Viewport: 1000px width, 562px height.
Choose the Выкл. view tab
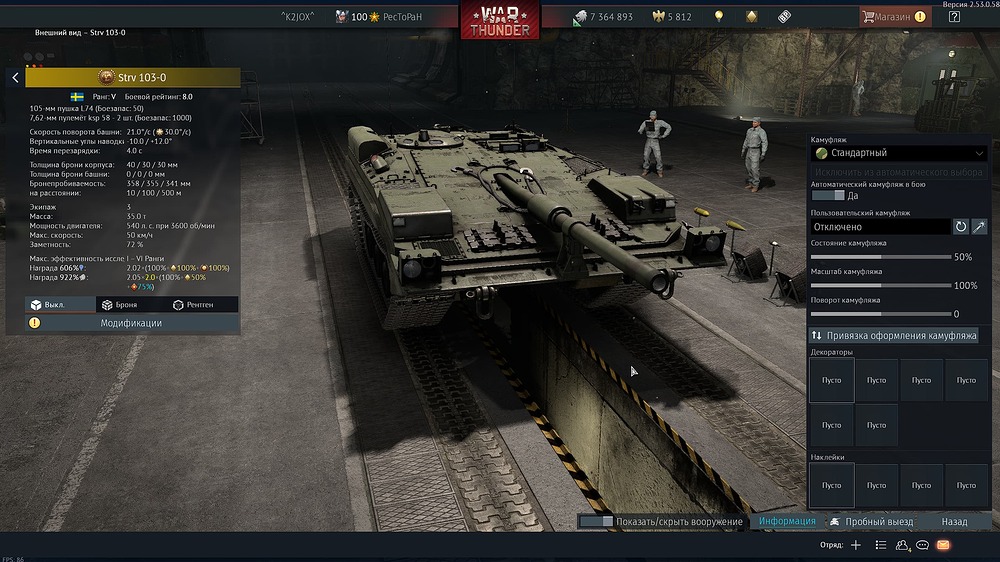tap(55, 304)
